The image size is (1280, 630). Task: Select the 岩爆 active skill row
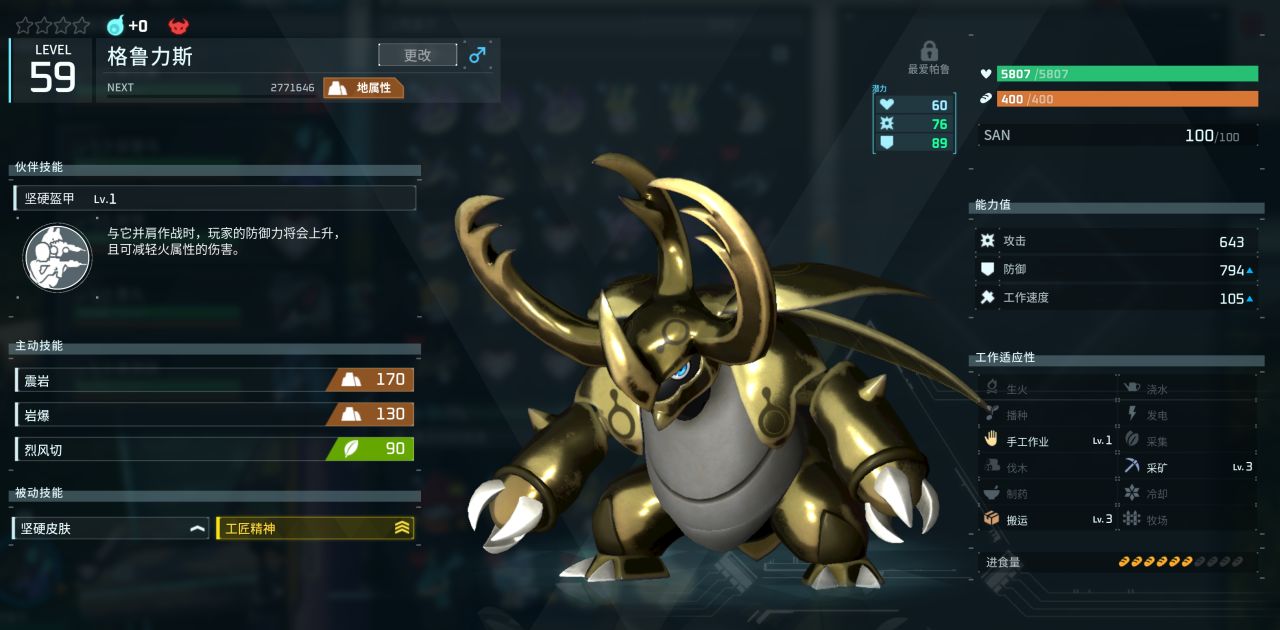(x=214, y=414)
